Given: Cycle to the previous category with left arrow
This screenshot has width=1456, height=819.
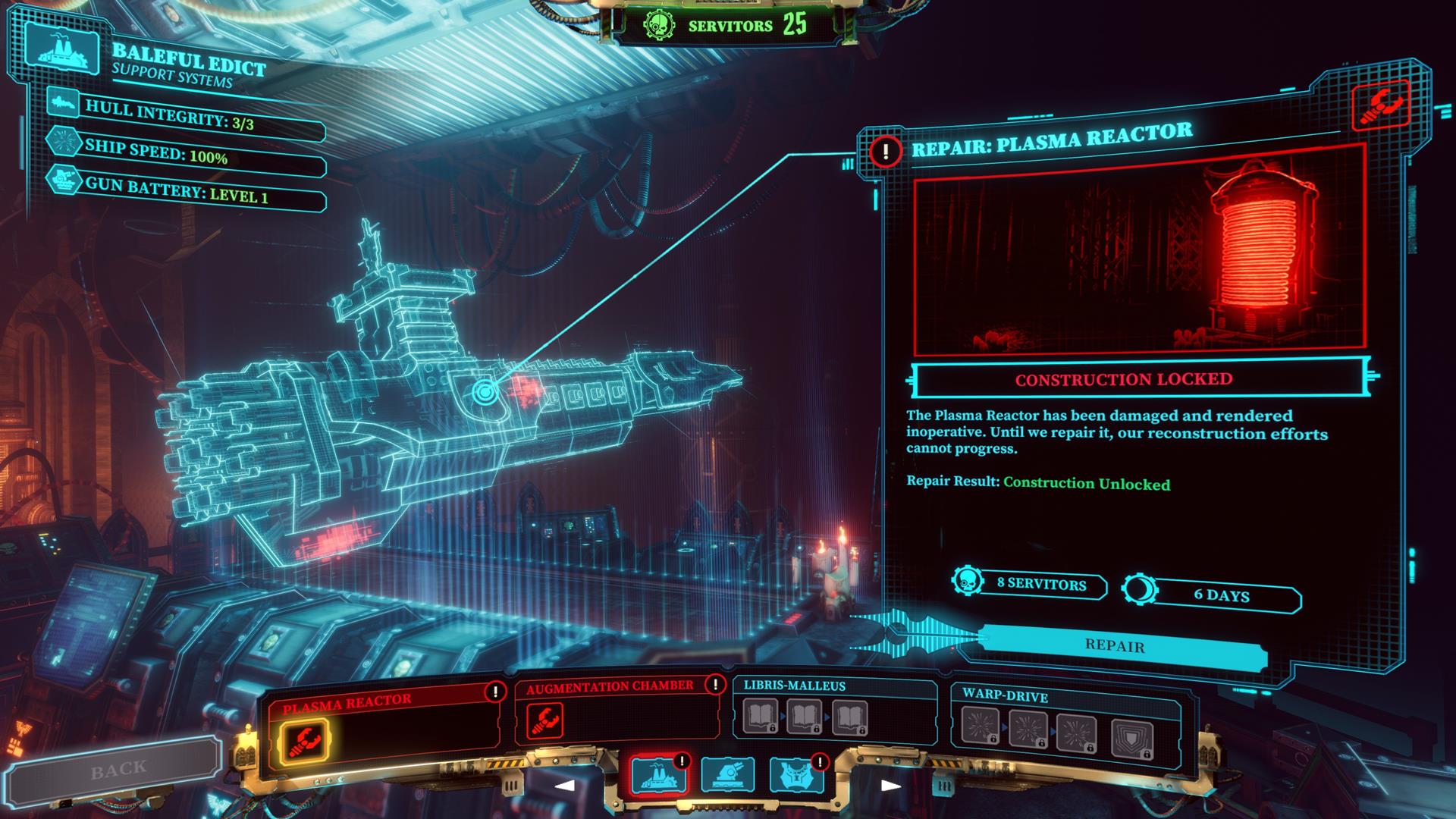Looking at the screenshot, I should coord(565,786).
